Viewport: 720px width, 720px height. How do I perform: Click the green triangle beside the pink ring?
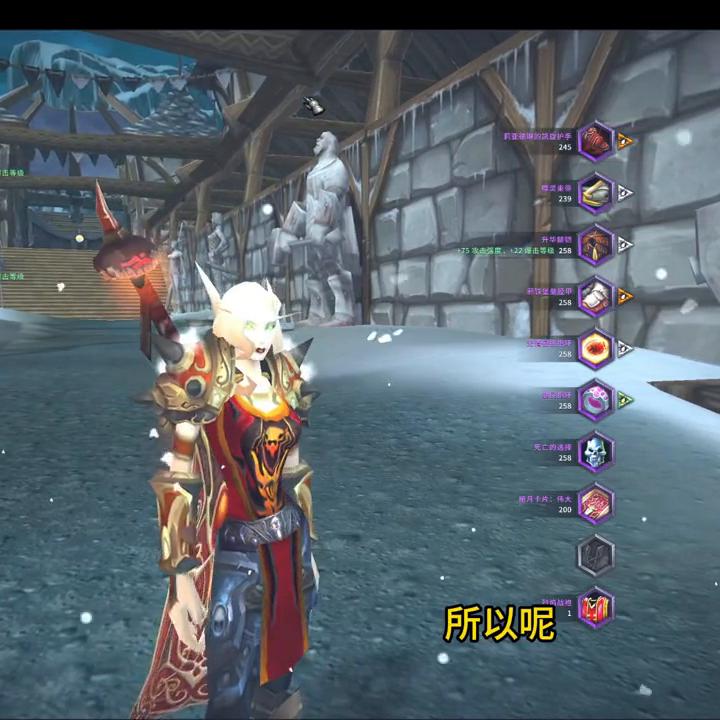click(625, 400)
